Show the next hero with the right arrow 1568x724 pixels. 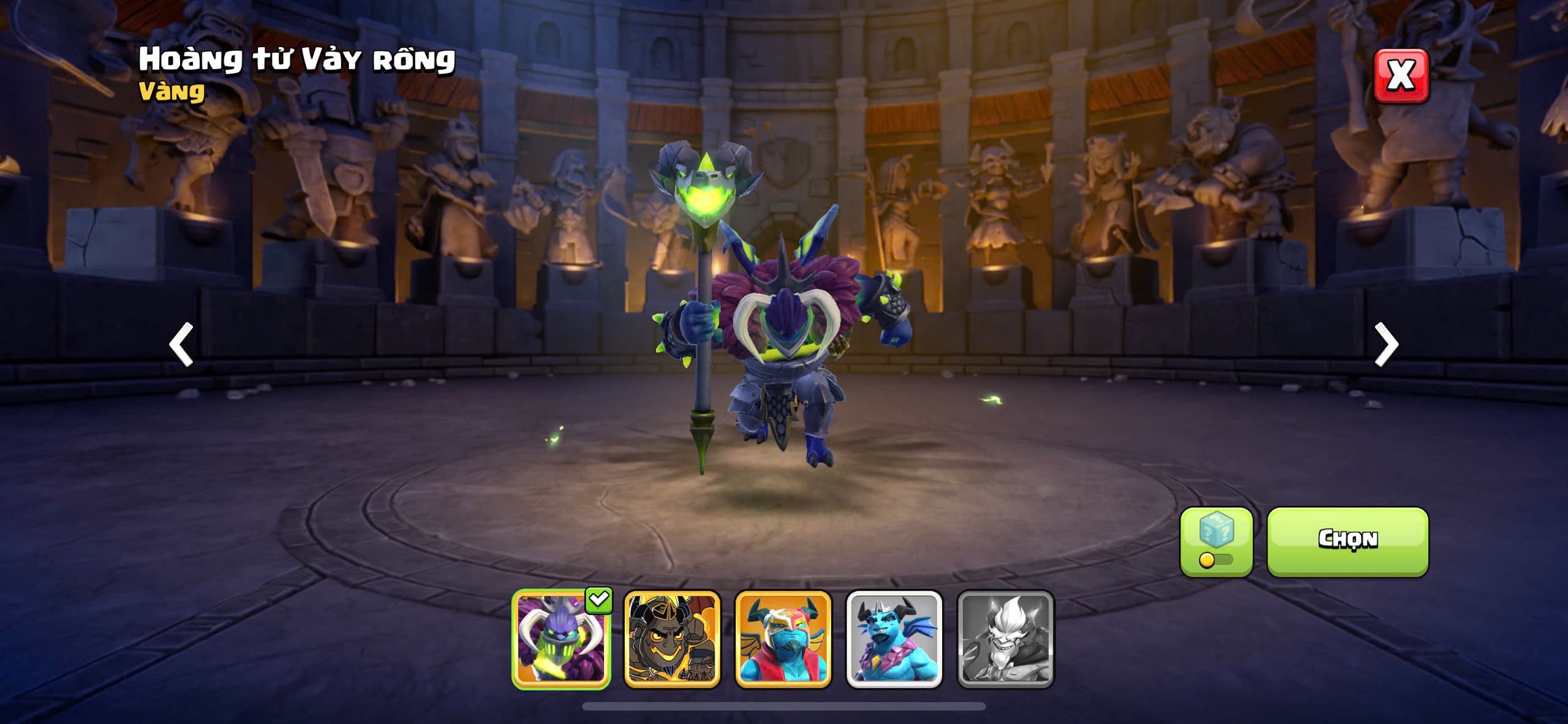click(x=1386, y=344)
